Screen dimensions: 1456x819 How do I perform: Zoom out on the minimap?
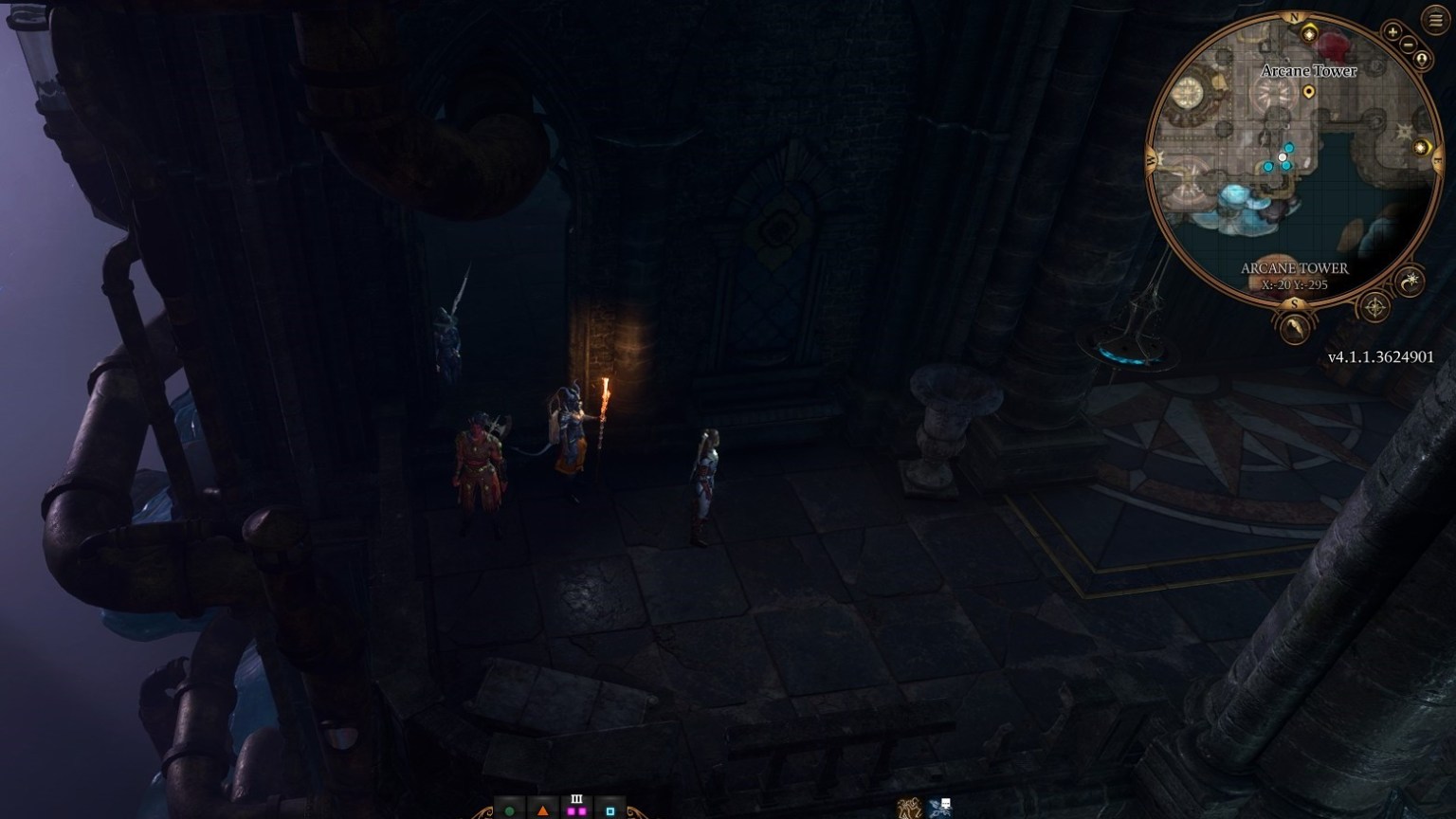click(x=1408, y=44)
